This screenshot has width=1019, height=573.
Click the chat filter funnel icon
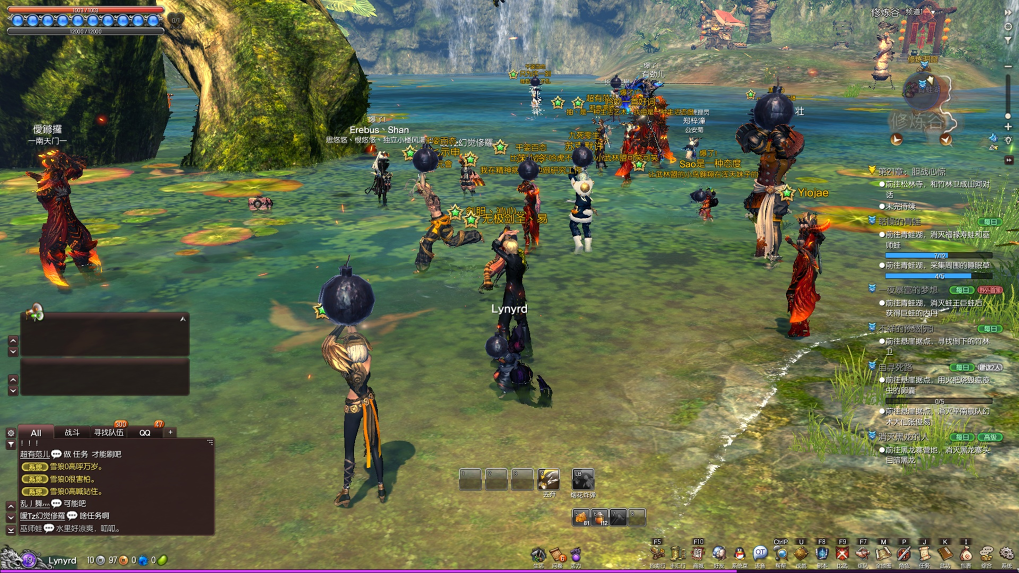tap(11, 445)
